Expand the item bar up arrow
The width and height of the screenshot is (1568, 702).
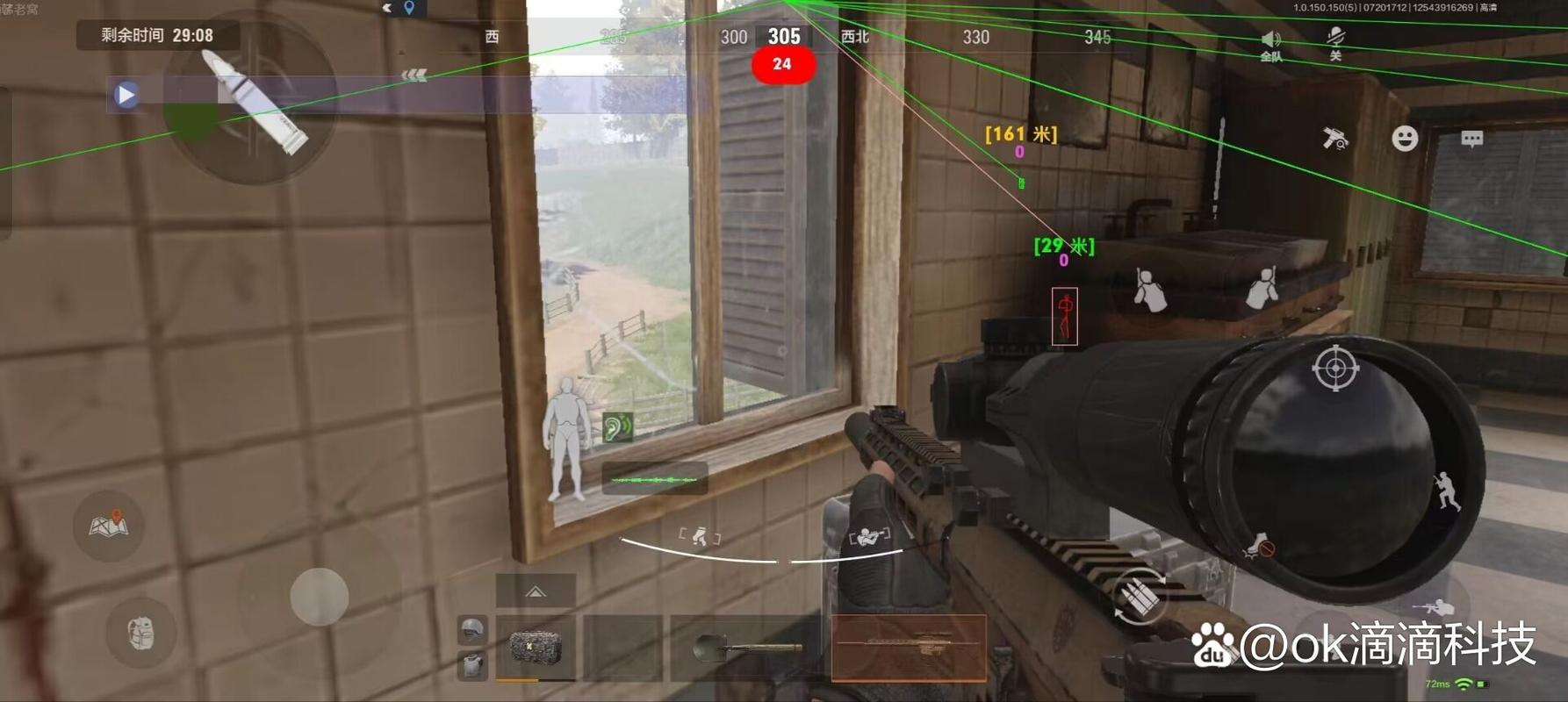coord(536,591)
